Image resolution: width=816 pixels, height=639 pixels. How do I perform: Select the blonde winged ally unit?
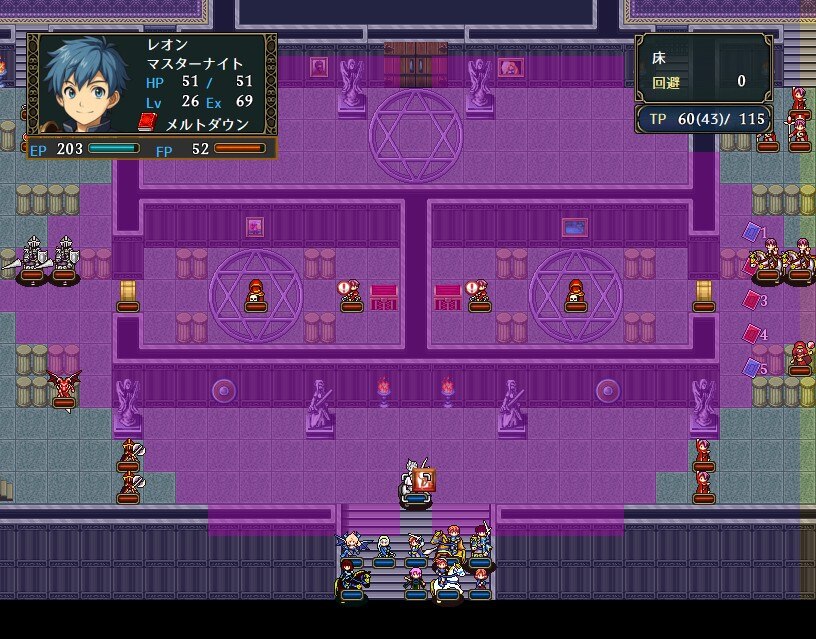[351, 545]
